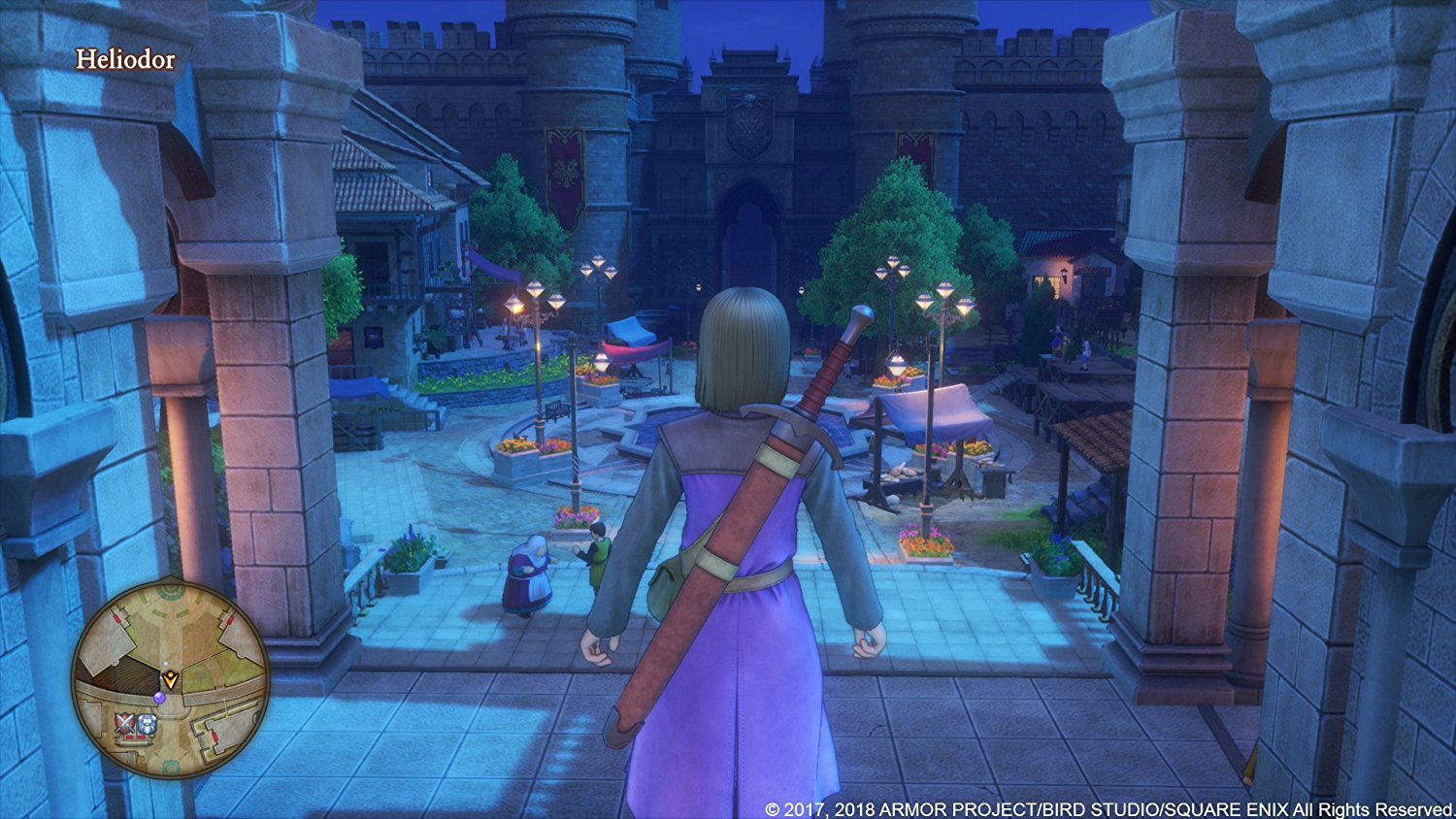Image resolution: width=1456 pixels, height=819 pixels.
Task: Click the armour shop icon on the minimap
Action: (x=148, y=723)
